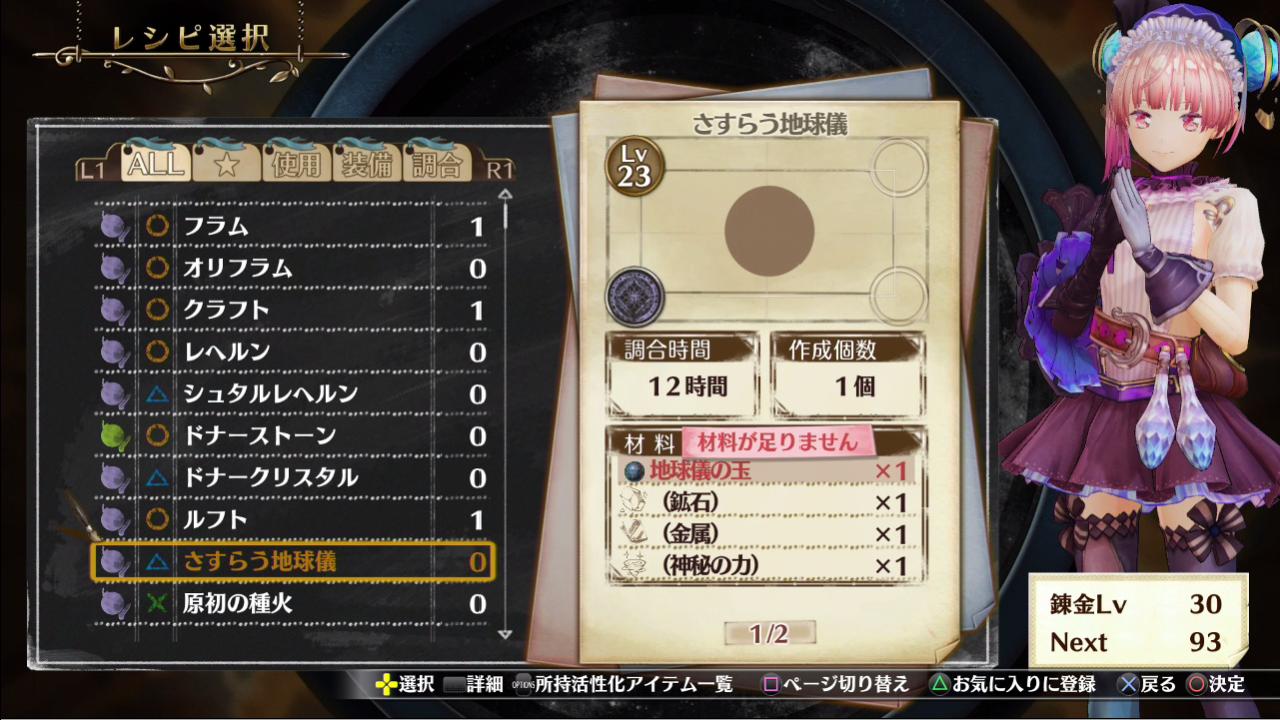Select the (金属) material requirement
The width and height of the screenshot is (1280, 720).
765,534
